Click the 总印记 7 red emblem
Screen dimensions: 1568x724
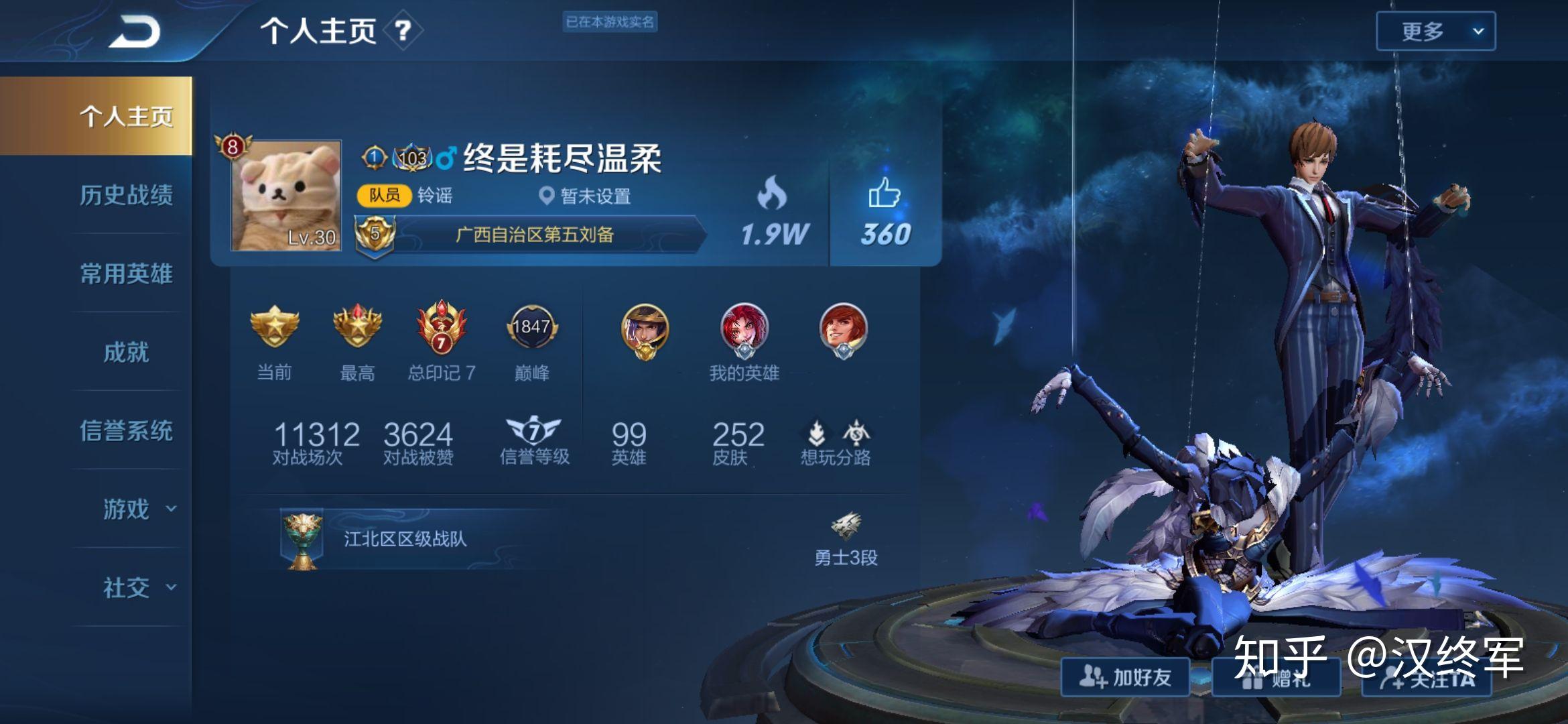441,328
